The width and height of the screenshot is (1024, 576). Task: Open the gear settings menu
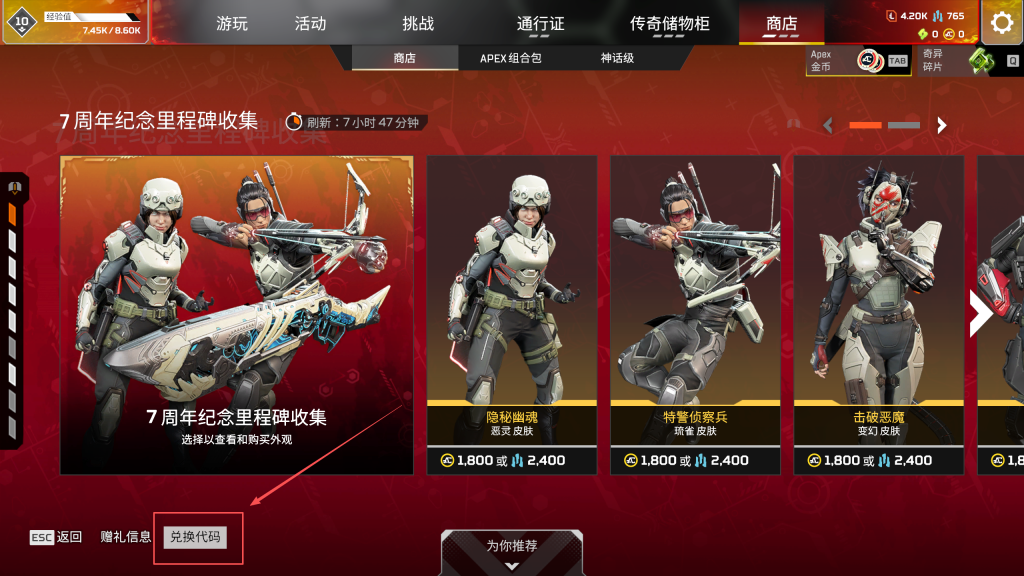(x=1001, y=23)
